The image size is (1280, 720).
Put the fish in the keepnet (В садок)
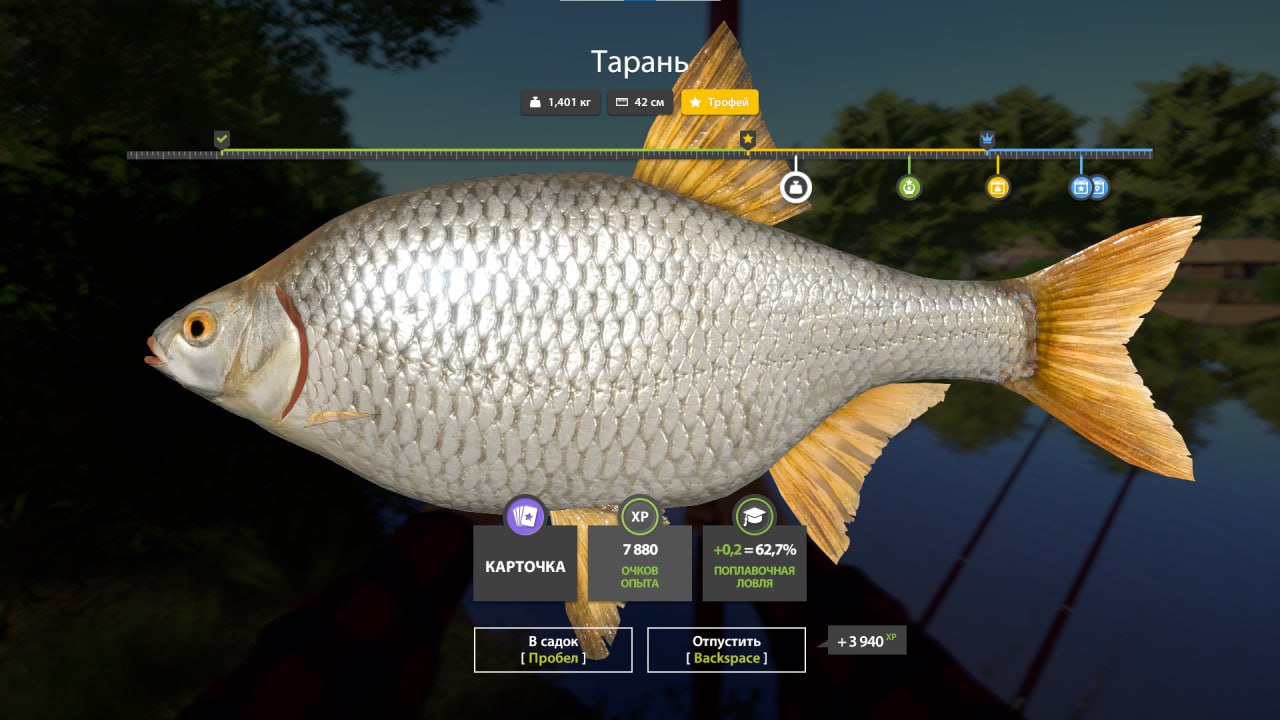click(553, 649)
